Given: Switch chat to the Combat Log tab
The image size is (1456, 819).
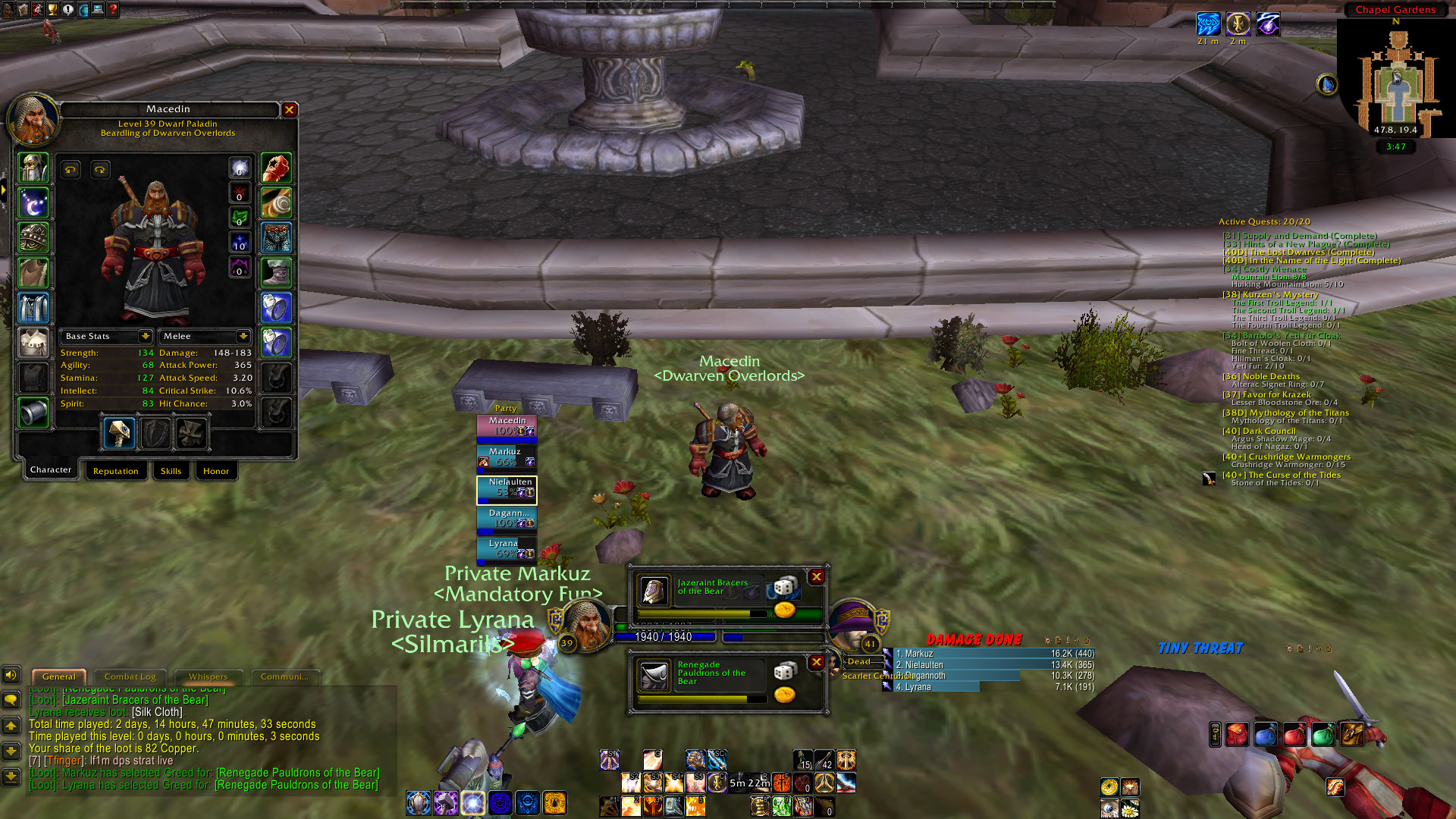Looking at the screenshot, I should click(130, 676).
